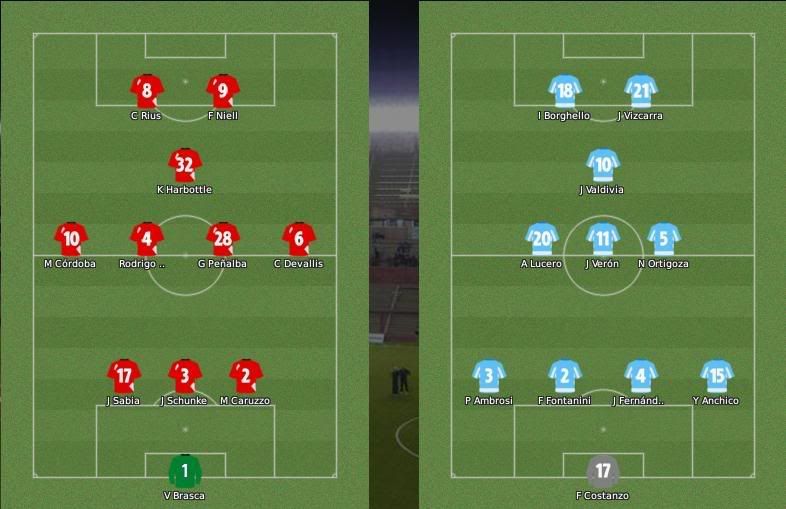Choose N Ortigoza's number 5 shirt
The height and width of the screenshot is (509, 786).
tap(664, 239)
